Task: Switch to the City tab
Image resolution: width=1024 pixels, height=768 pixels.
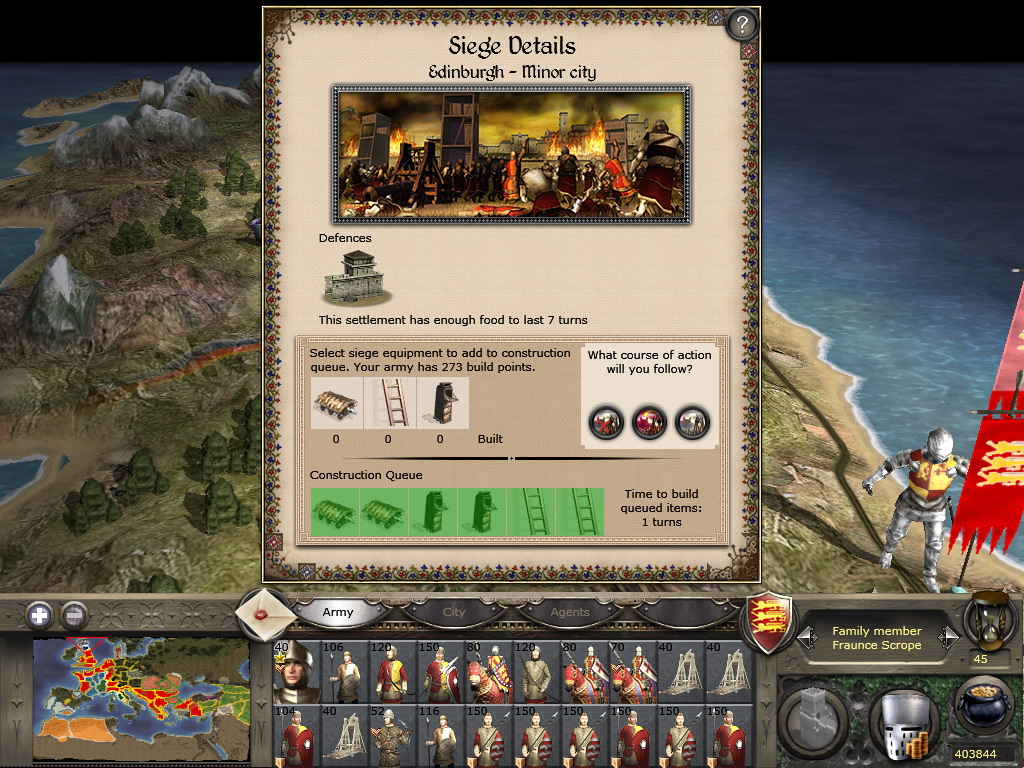Action: click(454, 612)
